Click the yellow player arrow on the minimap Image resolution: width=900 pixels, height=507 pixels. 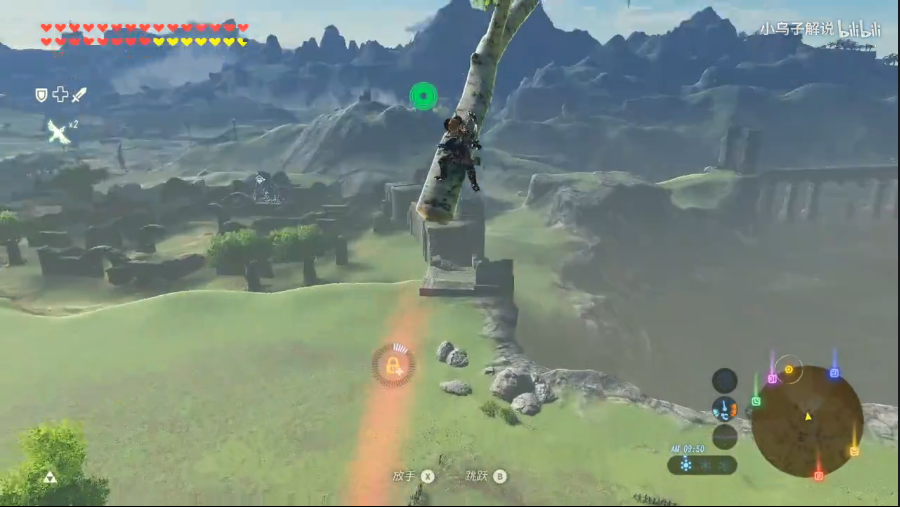808,415
